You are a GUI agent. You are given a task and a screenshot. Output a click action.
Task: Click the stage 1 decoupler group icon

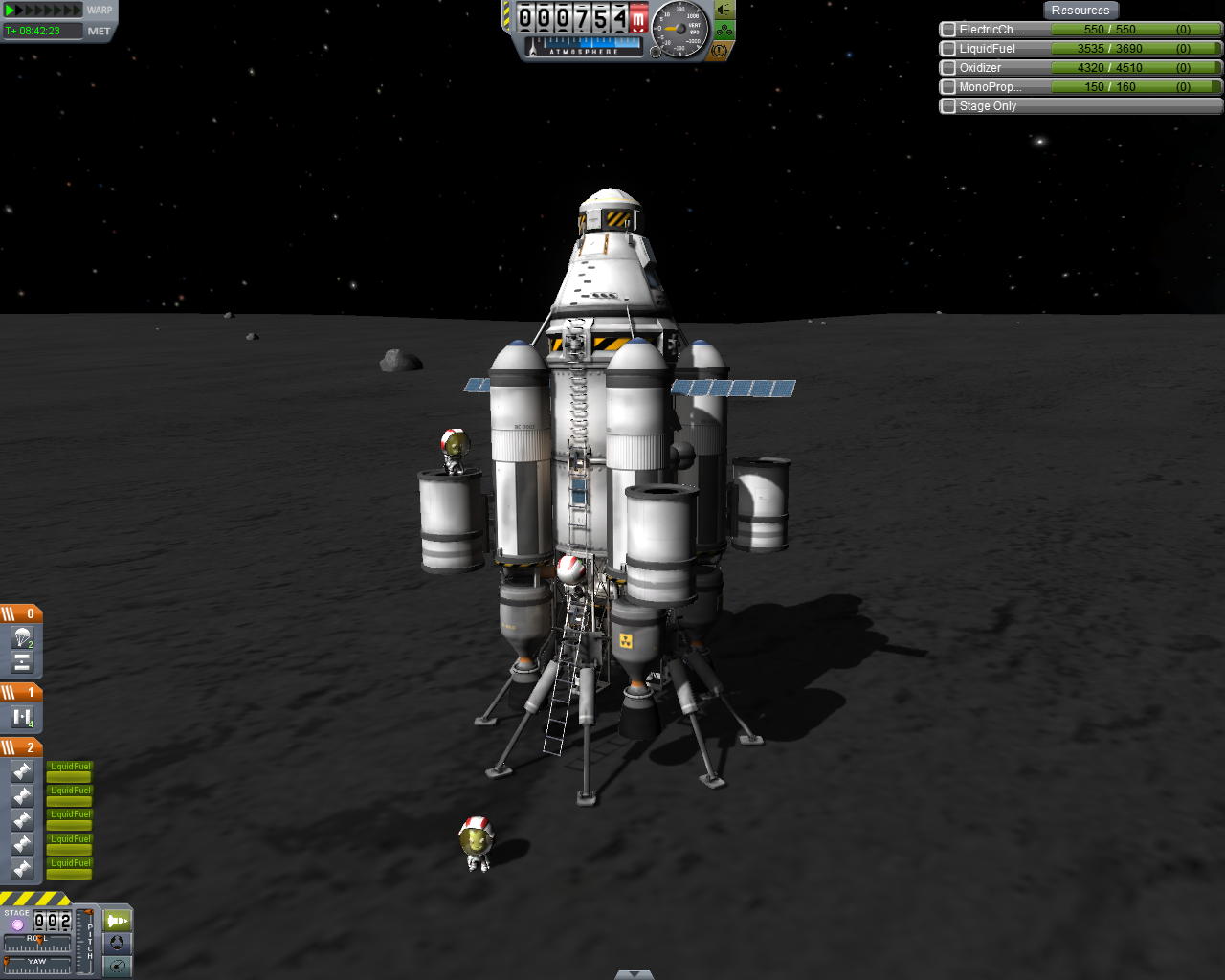pos(22,717)
